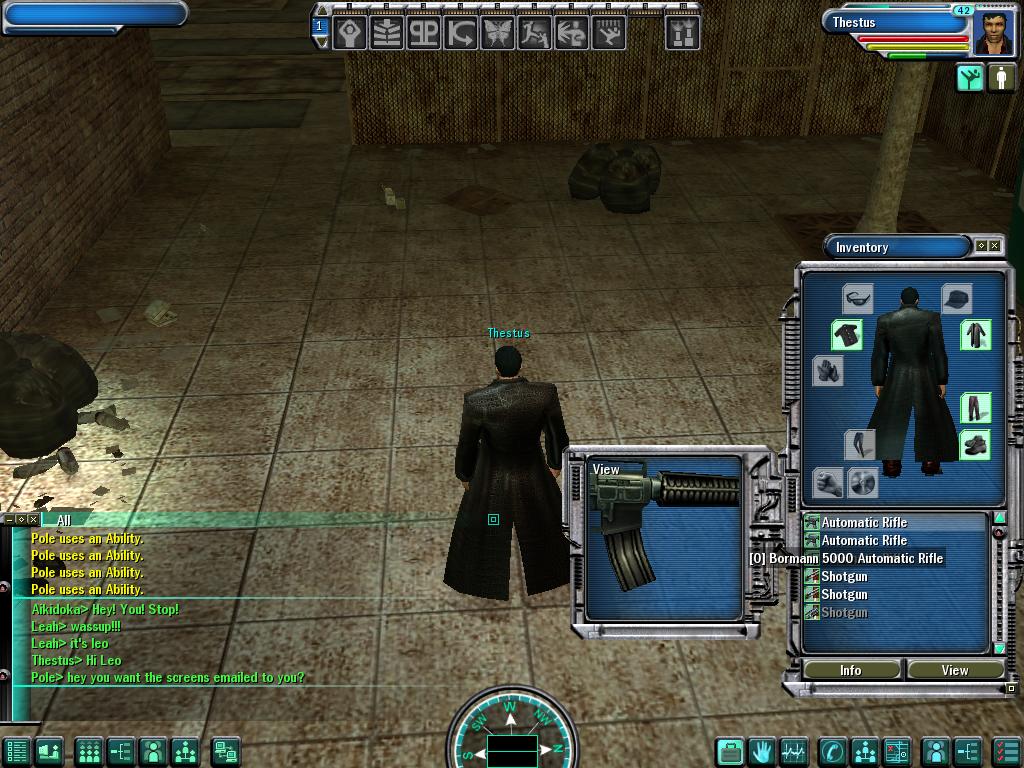
Task: Select the pants equipment slot
Action: tap(975, 408)
